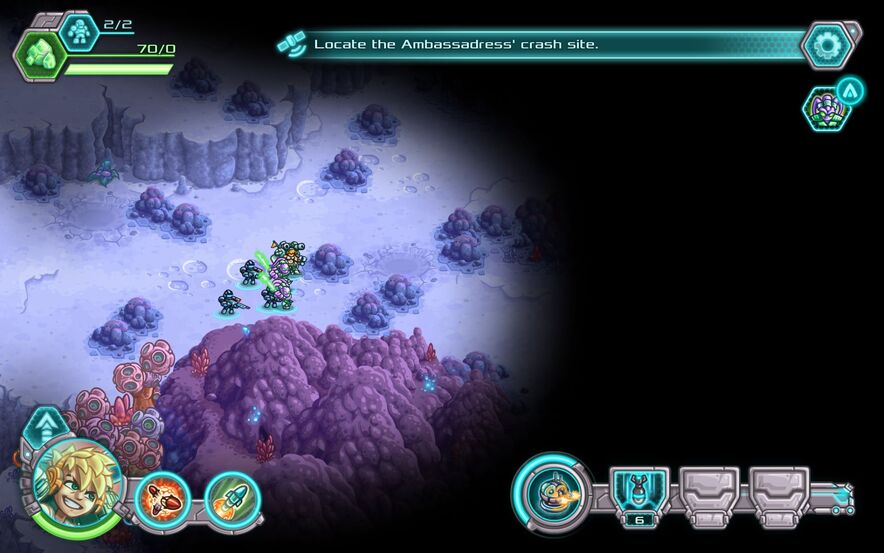Select the purple unit upgrade hexagon icon
Screen dimensions: 884x553
[x=827, y=109]
